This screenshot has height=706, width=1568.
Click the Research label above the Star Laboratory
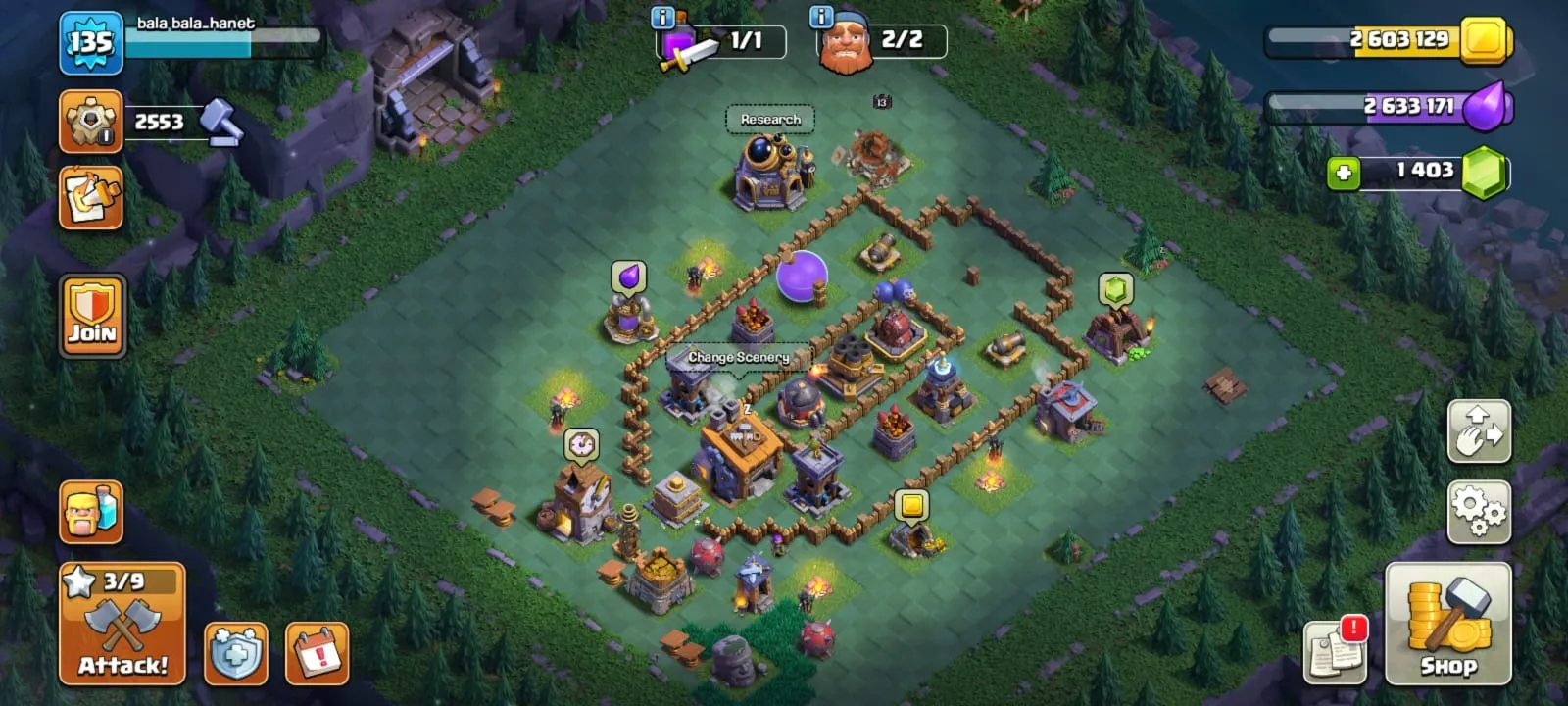point(770,118)
